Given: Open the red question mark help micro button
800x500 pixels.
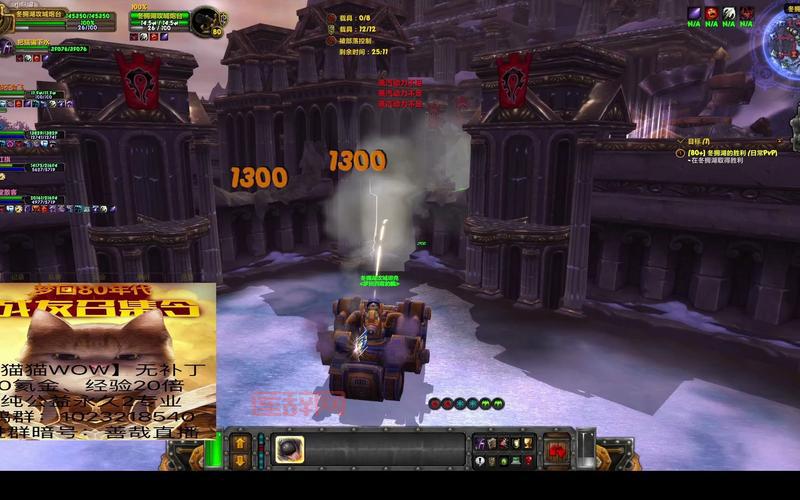Looking at the screenshot, I should pos(531,461).
